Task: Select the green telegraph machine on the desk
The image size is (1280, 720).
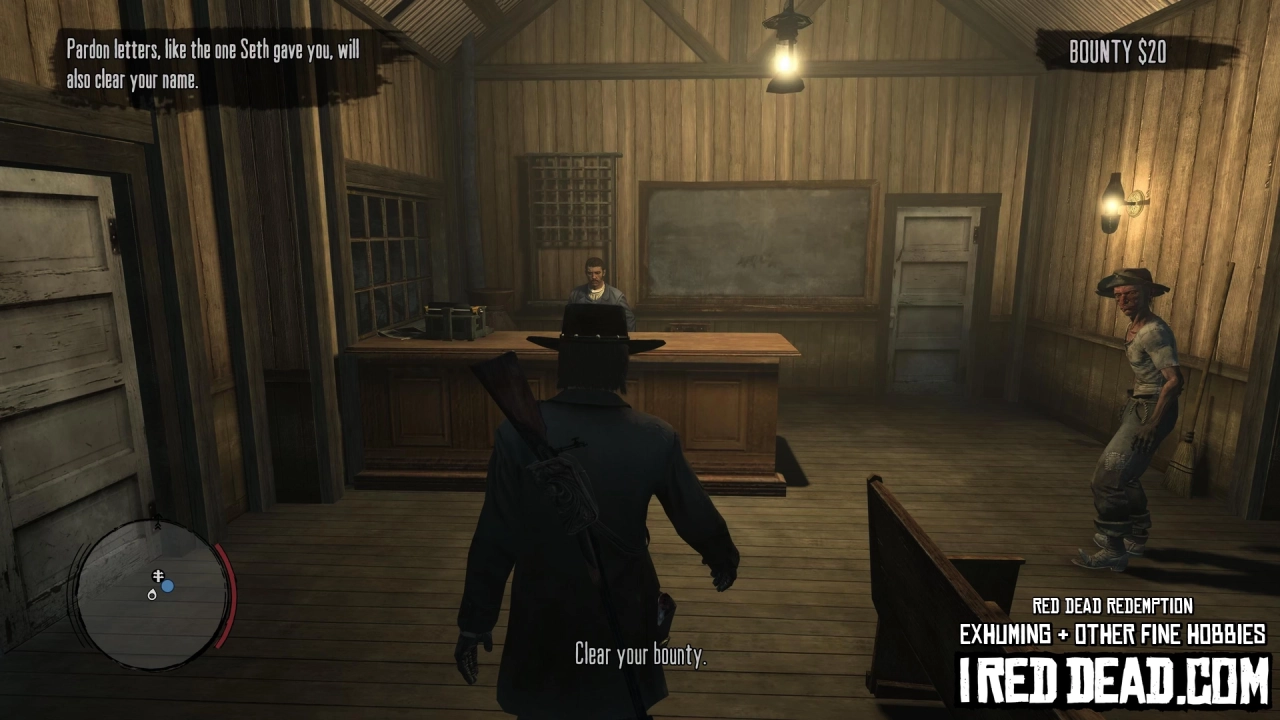Action: coord(457,322)
